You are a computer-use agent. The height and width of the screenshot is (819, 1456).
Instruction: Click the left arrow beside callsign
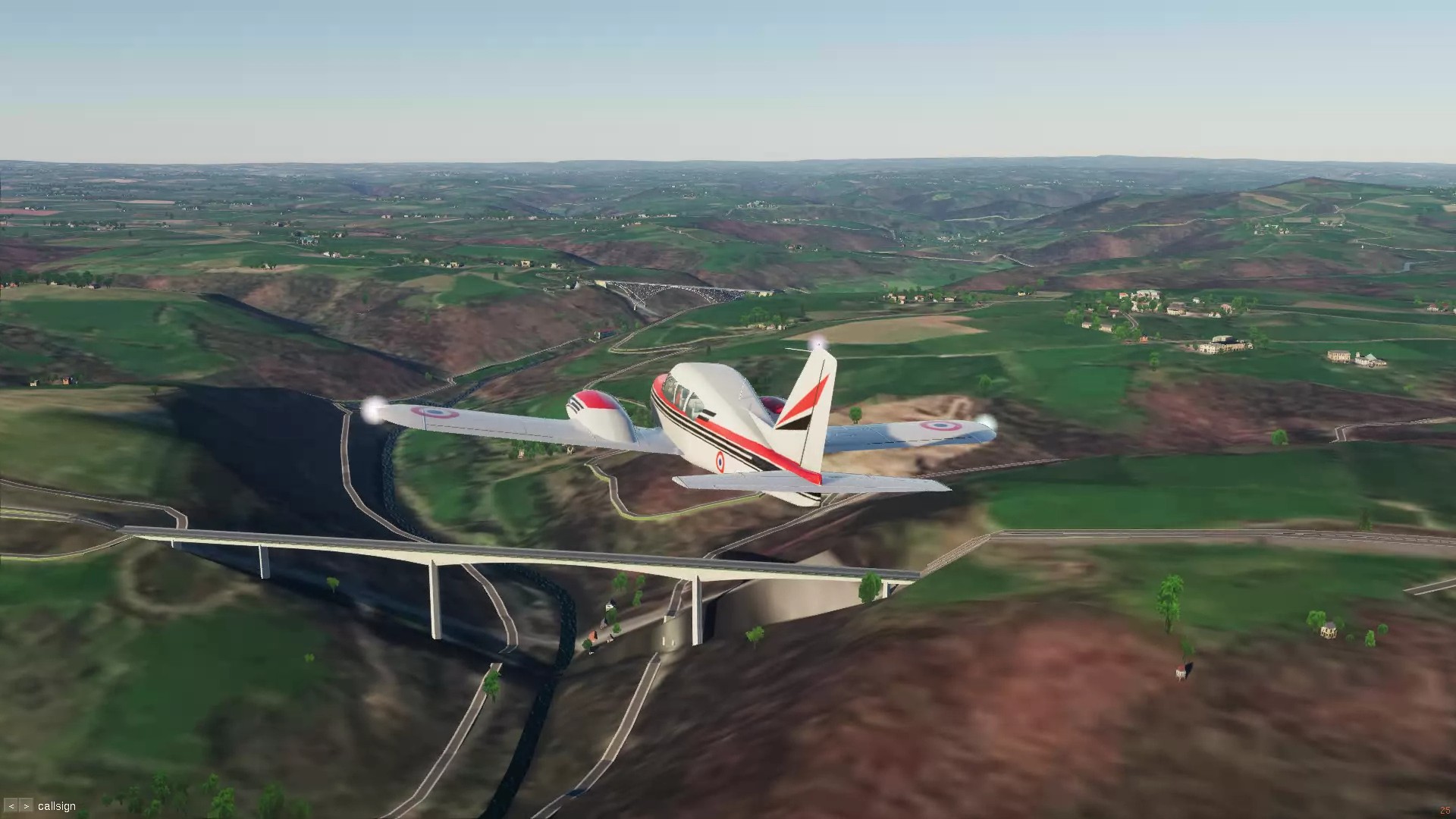click(x=11, y=806)
